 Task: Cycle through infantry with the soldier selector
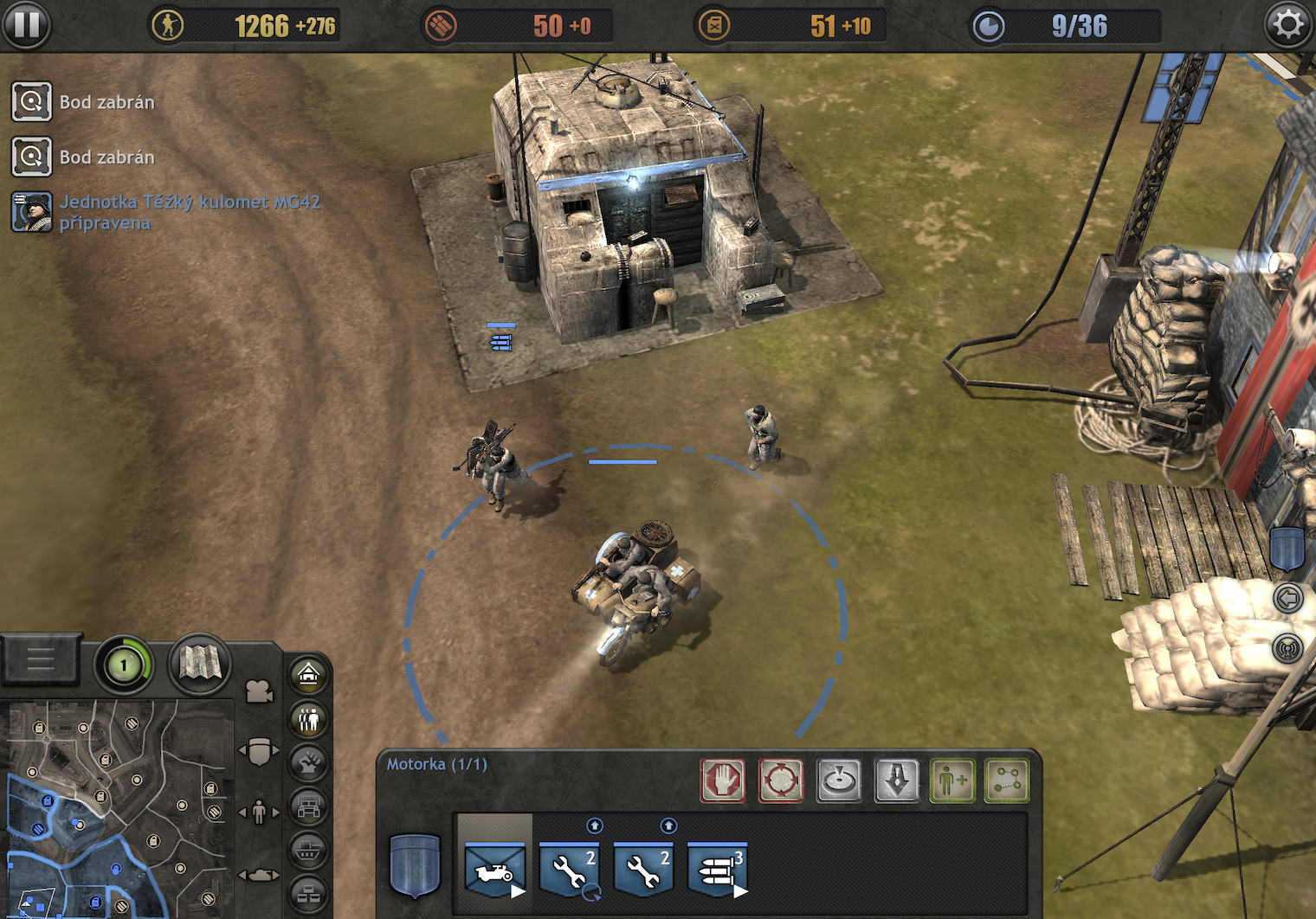coord(259,813)
